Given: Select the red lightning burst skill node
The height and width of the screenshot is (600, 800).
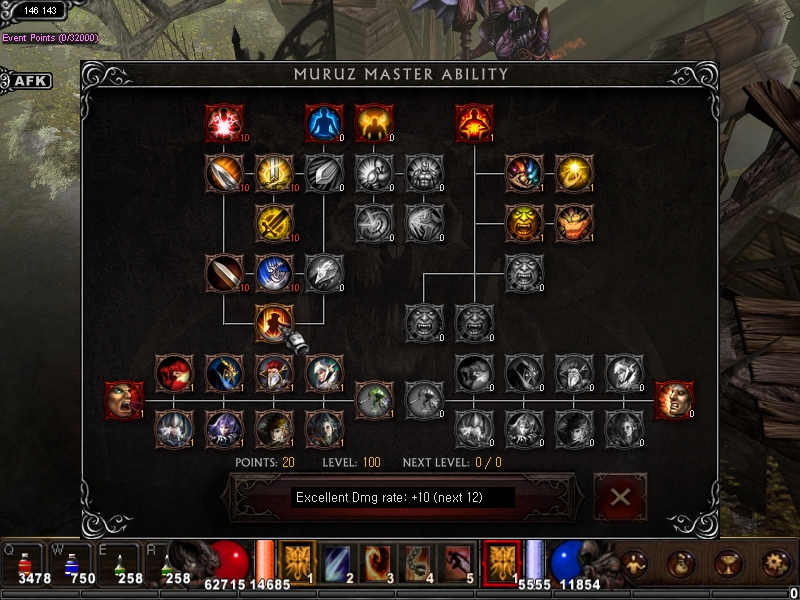Looking at the screenshot, I should [224, 124].
